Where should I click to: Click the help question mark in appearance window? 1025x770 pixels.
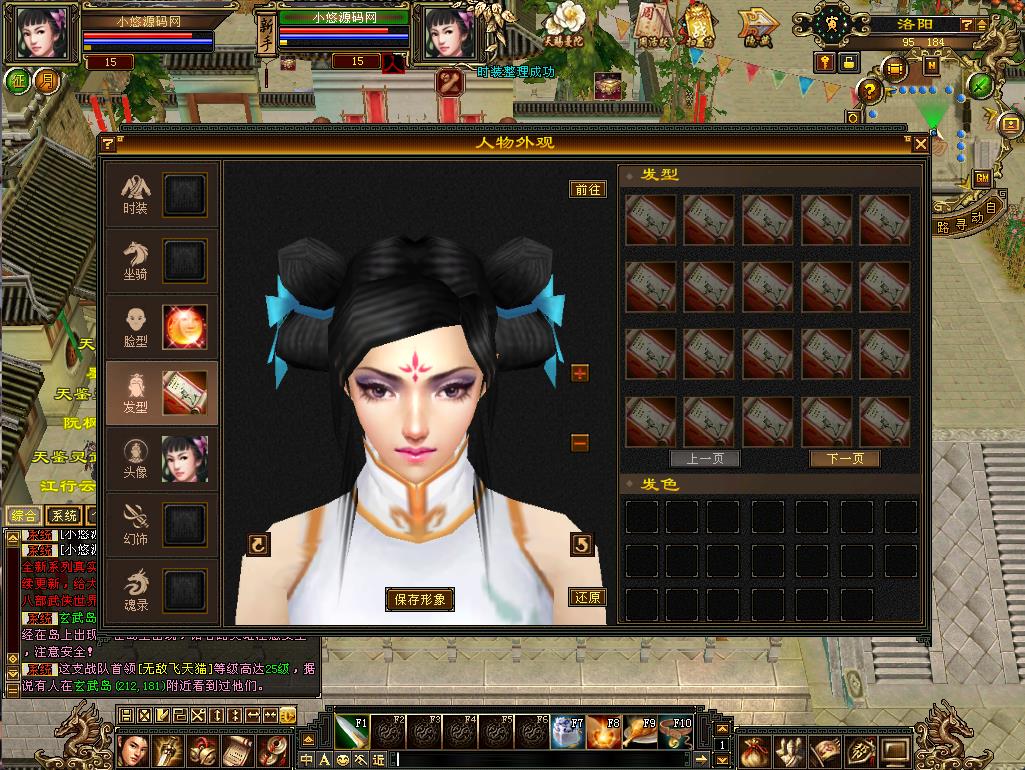[x=108, y=144]
